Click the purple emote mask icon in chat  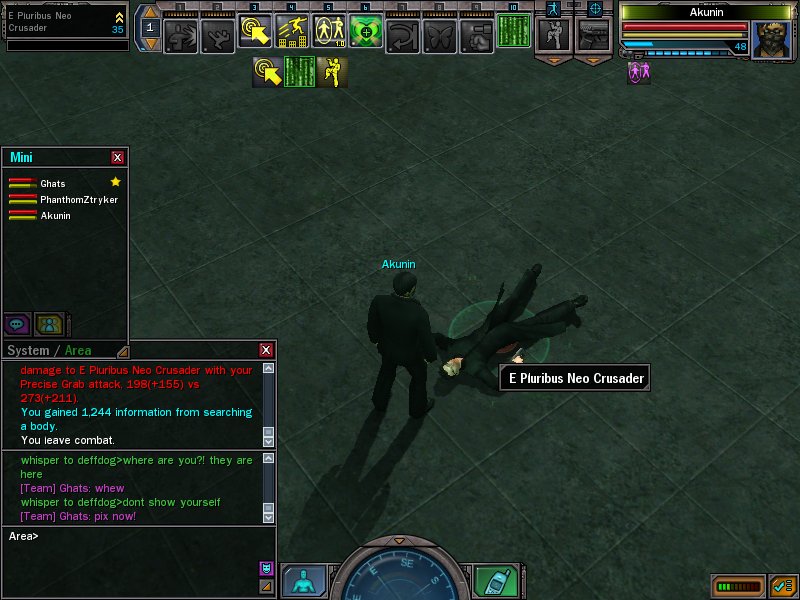point(266,568)
